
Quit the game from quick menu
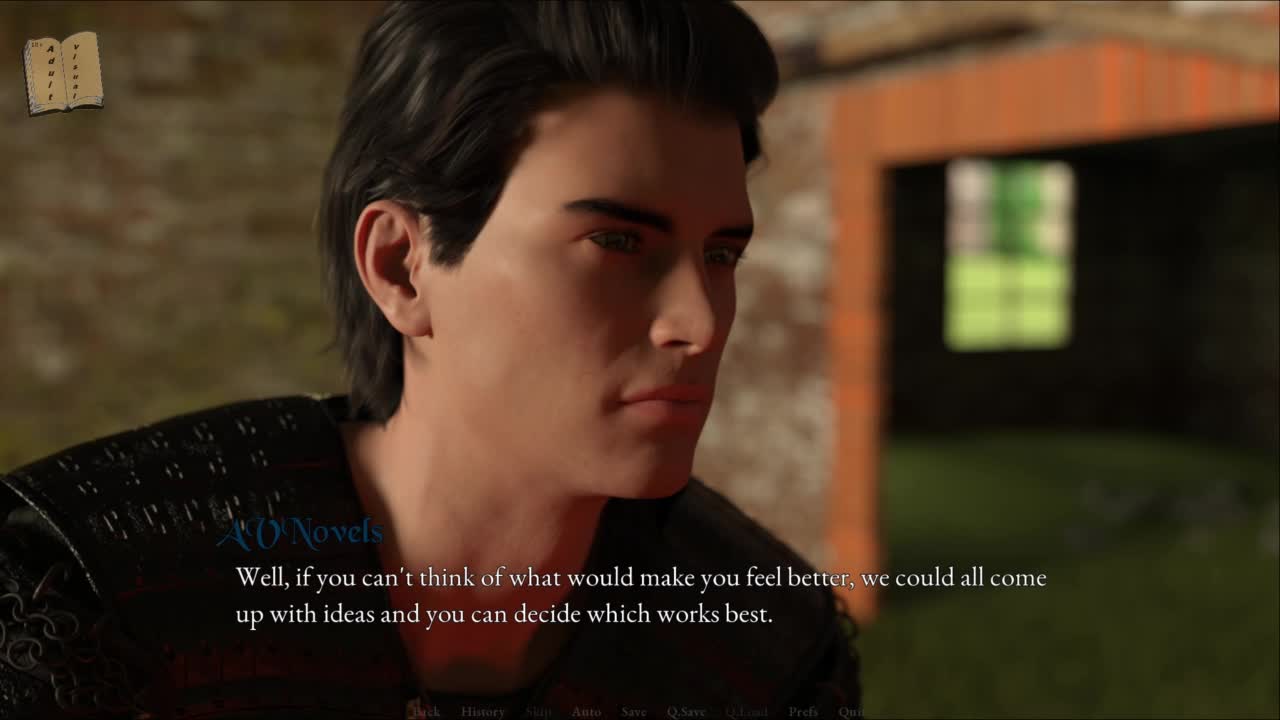coord(851,712)
